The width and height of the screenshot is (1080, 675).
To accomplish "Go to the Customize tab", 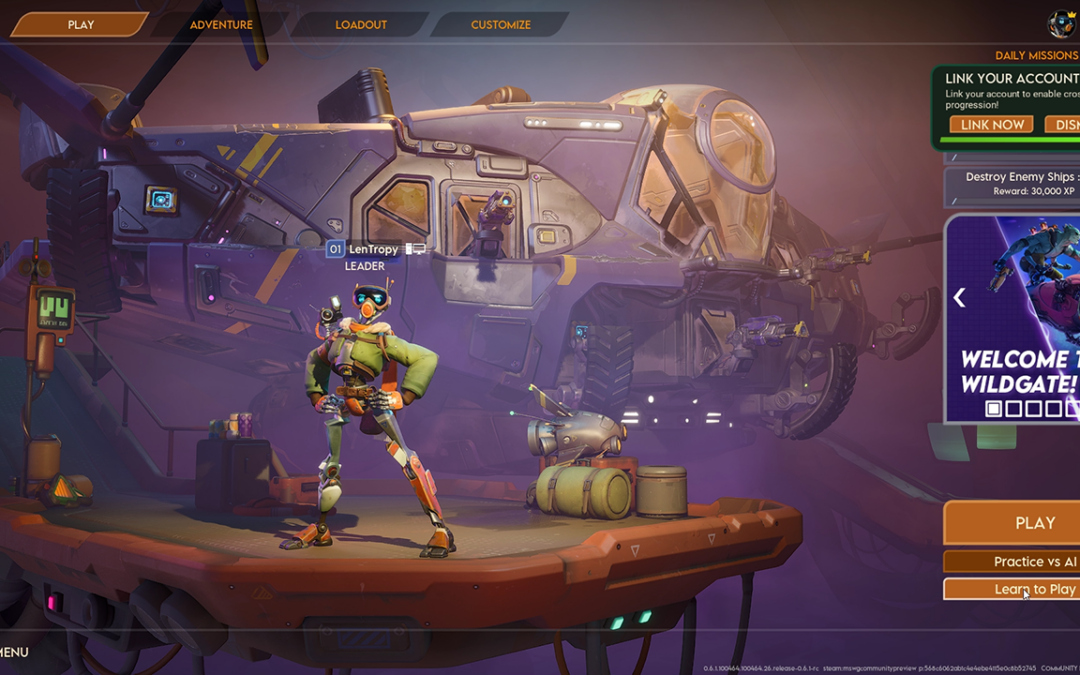I will click(x=501, y=25).
